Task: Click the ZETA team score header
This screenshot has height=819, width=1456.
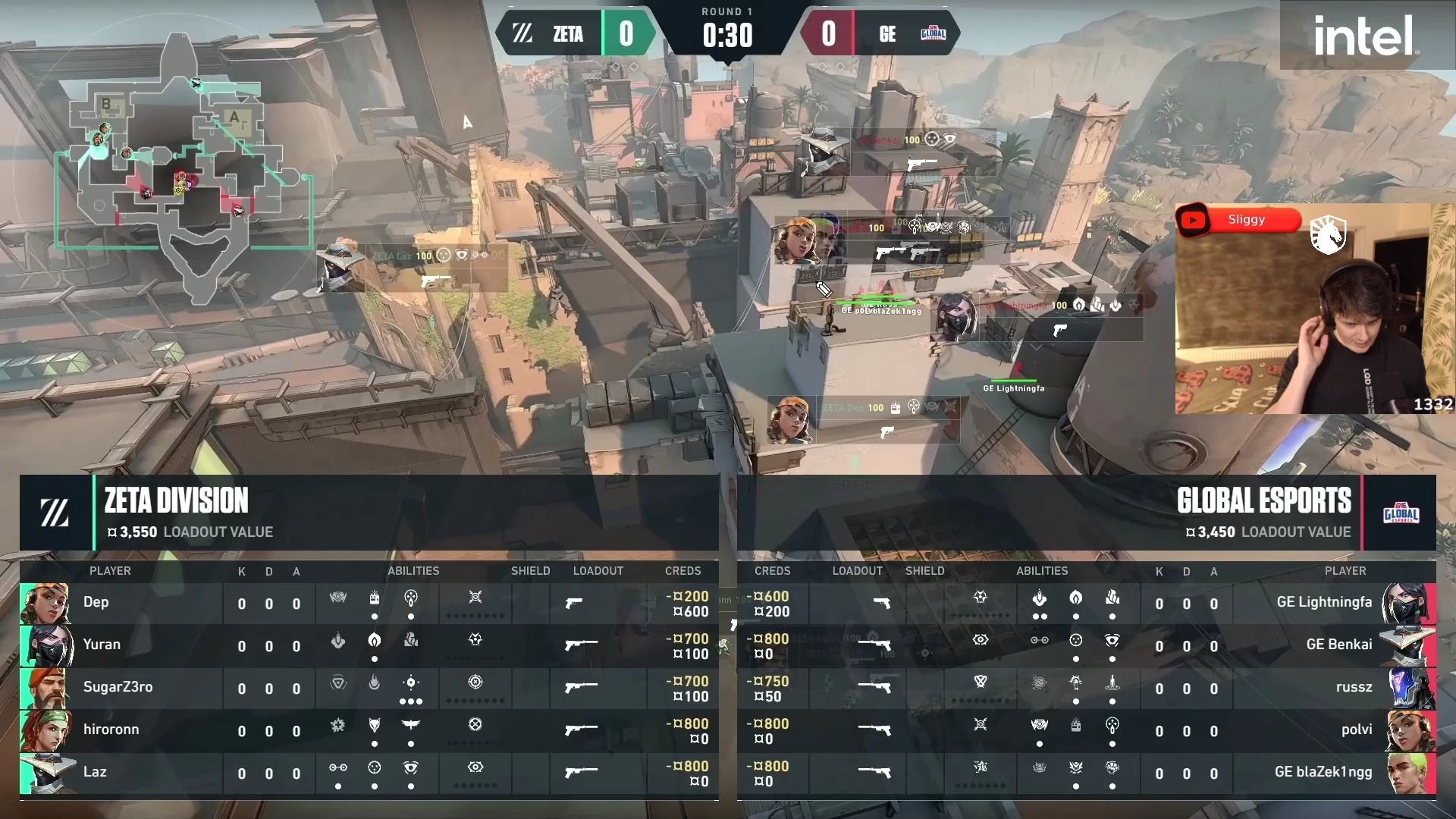Action: tap(576, 34)
